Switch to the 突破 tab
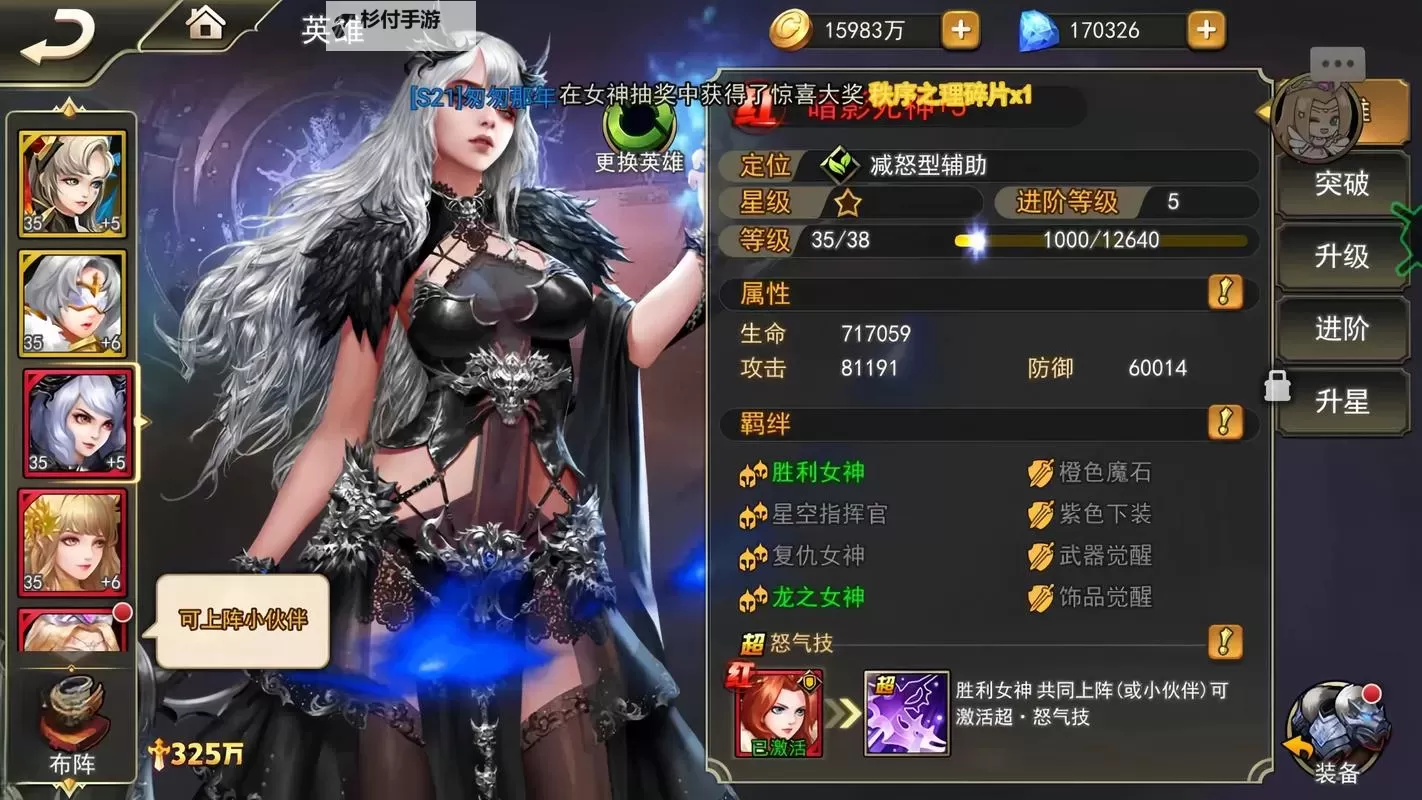 [x=1342, y=184]
